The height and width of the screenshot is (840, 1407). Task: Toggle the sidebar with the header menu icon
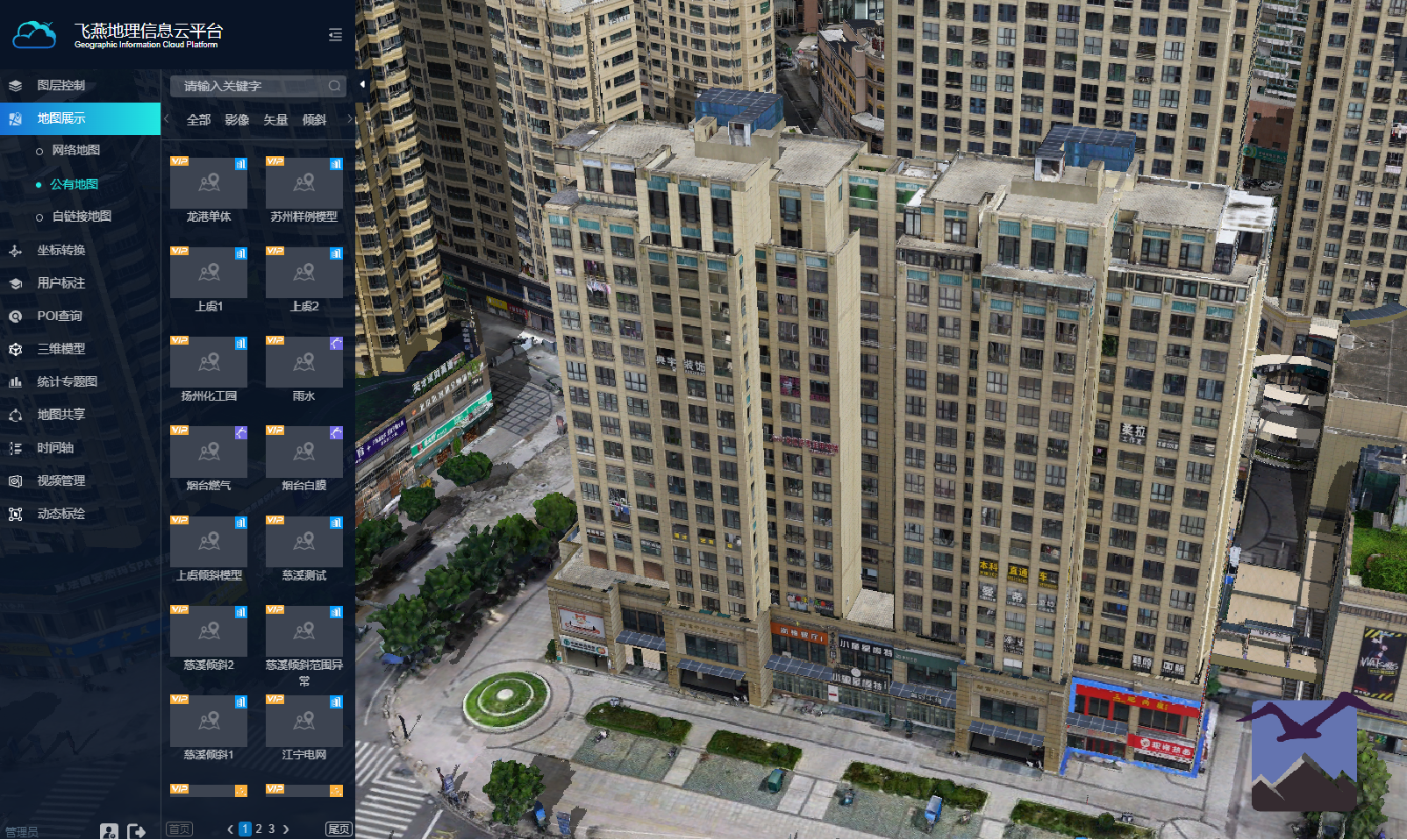pyautogui.click(x=335, y=35)
